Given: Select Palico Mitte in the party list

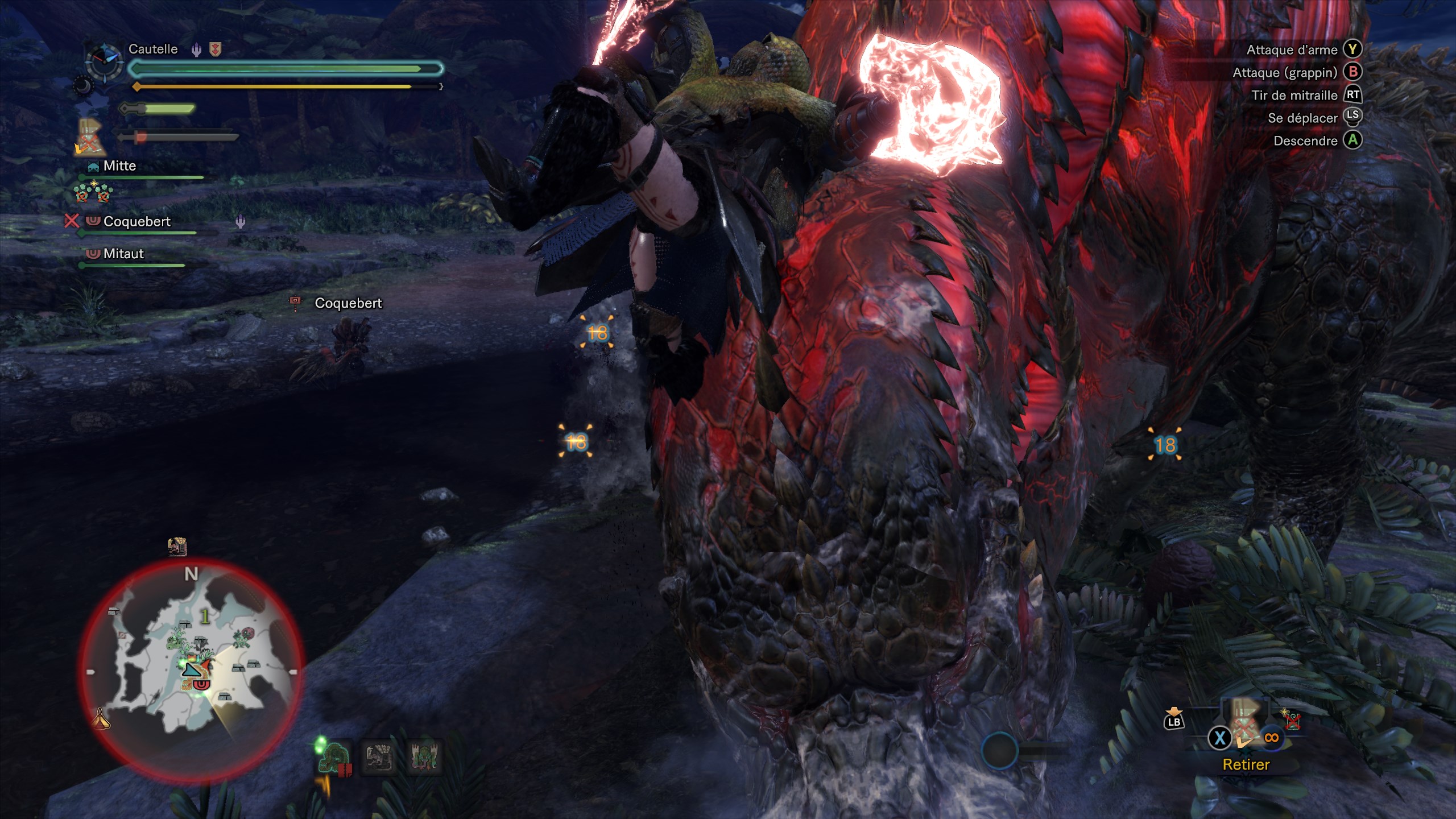Looking at the screenshot, I should point(119,166).
